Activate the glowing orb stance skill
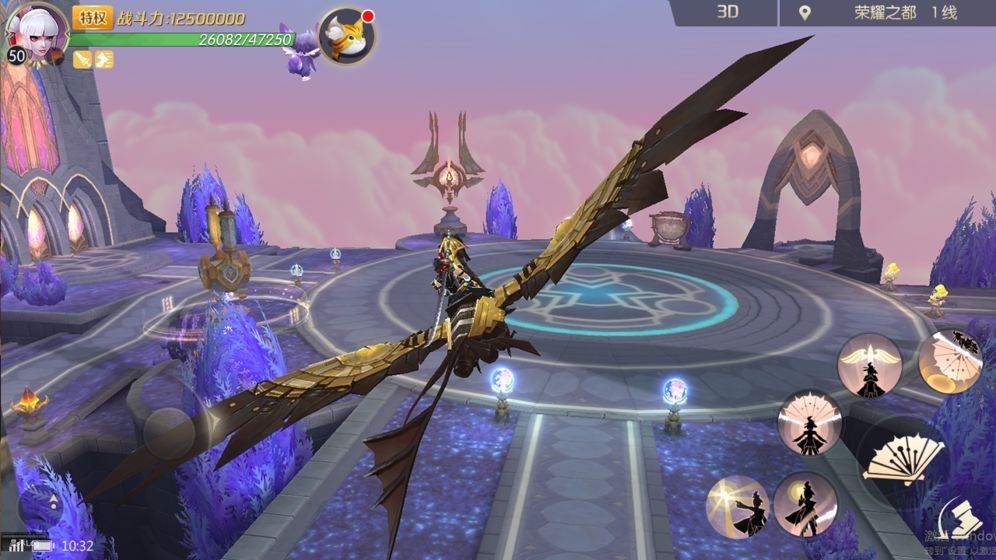This screenshot has width=996, height=560. (x=805, y=503)
